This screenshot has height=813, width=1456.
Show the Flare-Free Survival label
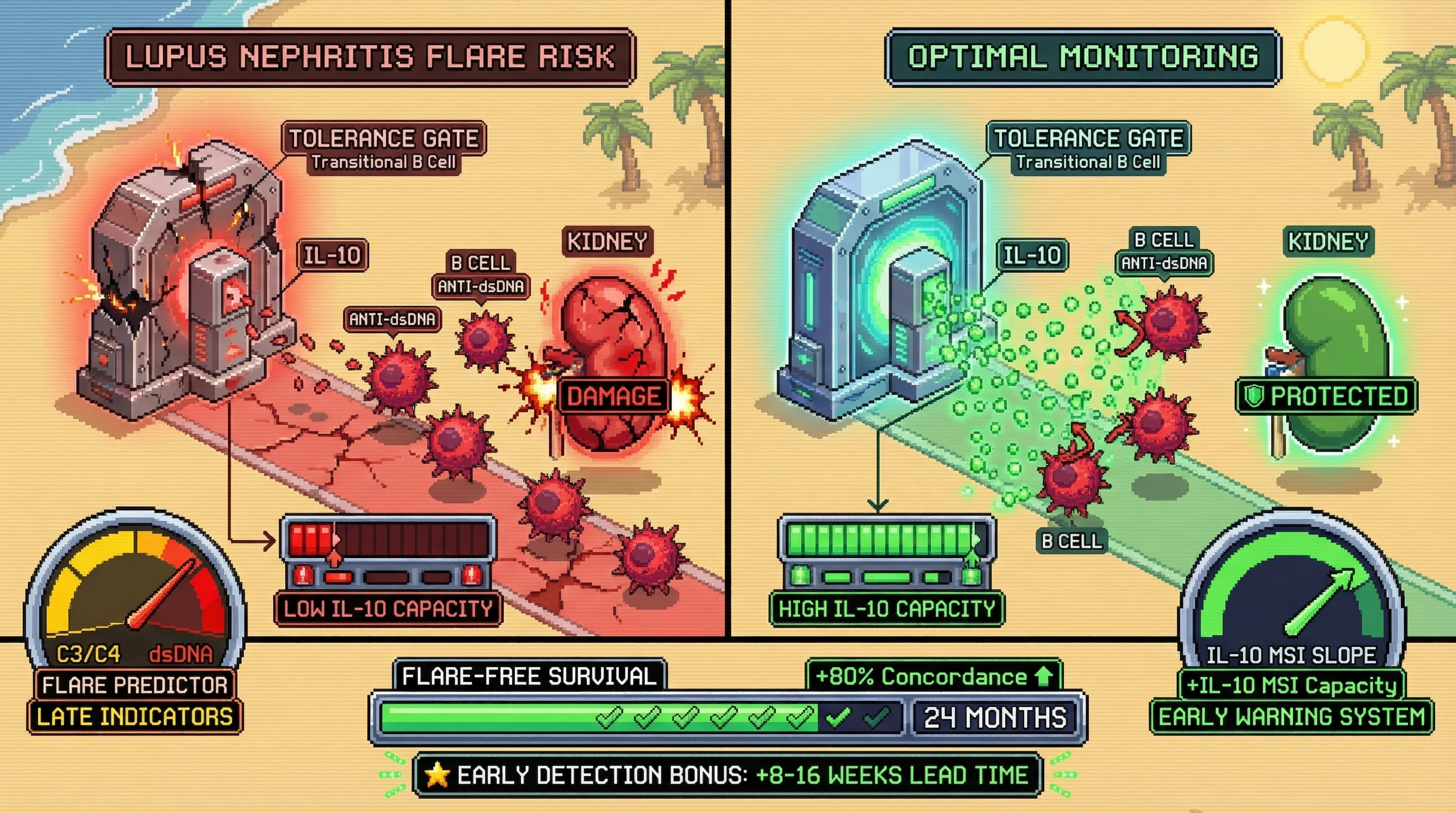[529, 676]
